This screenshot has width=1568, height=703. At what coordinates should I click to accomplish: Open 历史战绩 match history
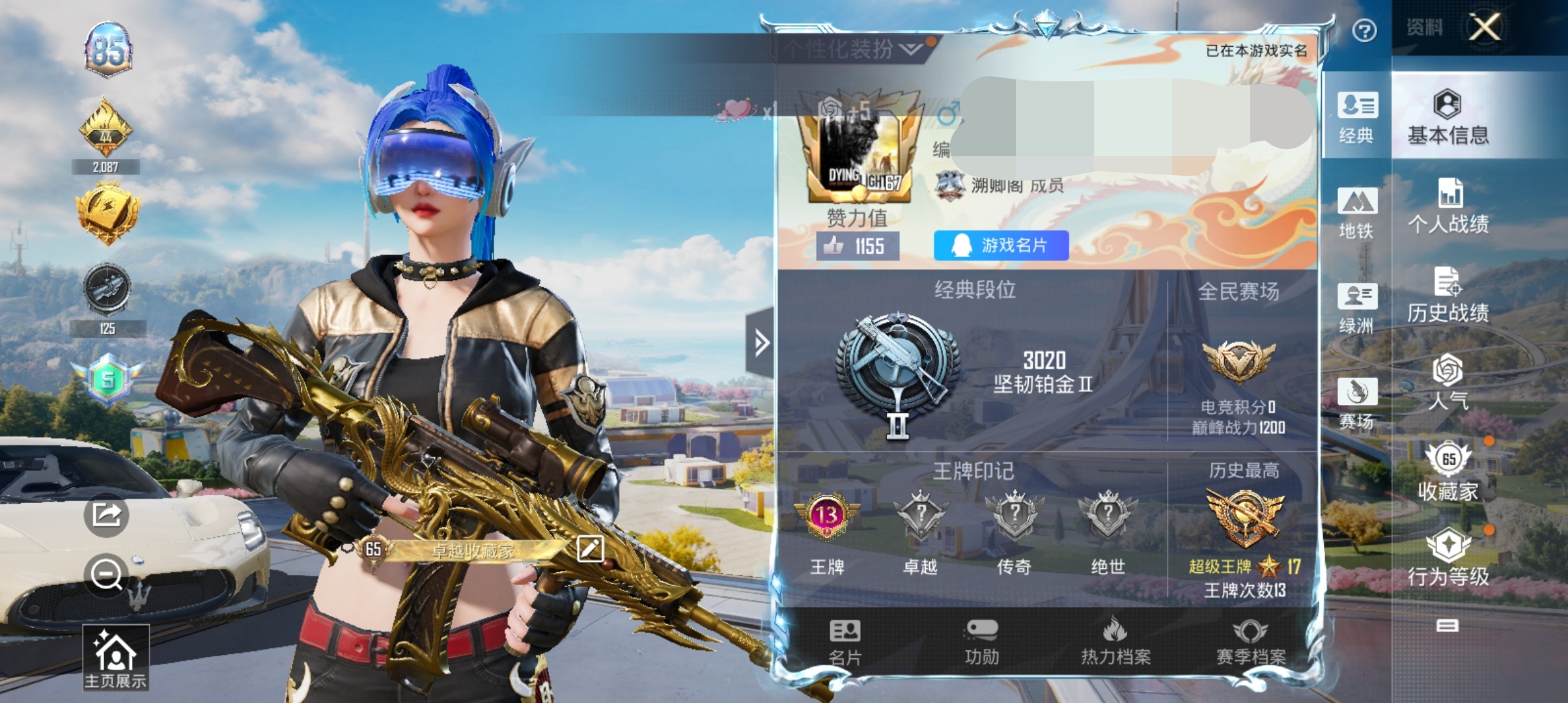(x=1448, y=296)
